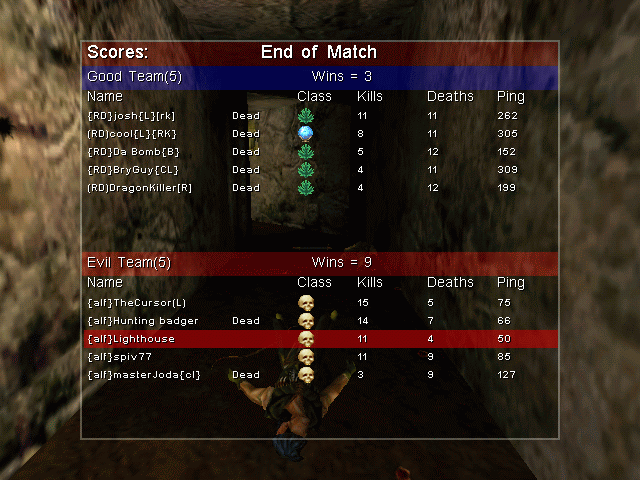Click the Good Team header bar
This screenshot has height=480, width=640.
click(x=320, y=77)
